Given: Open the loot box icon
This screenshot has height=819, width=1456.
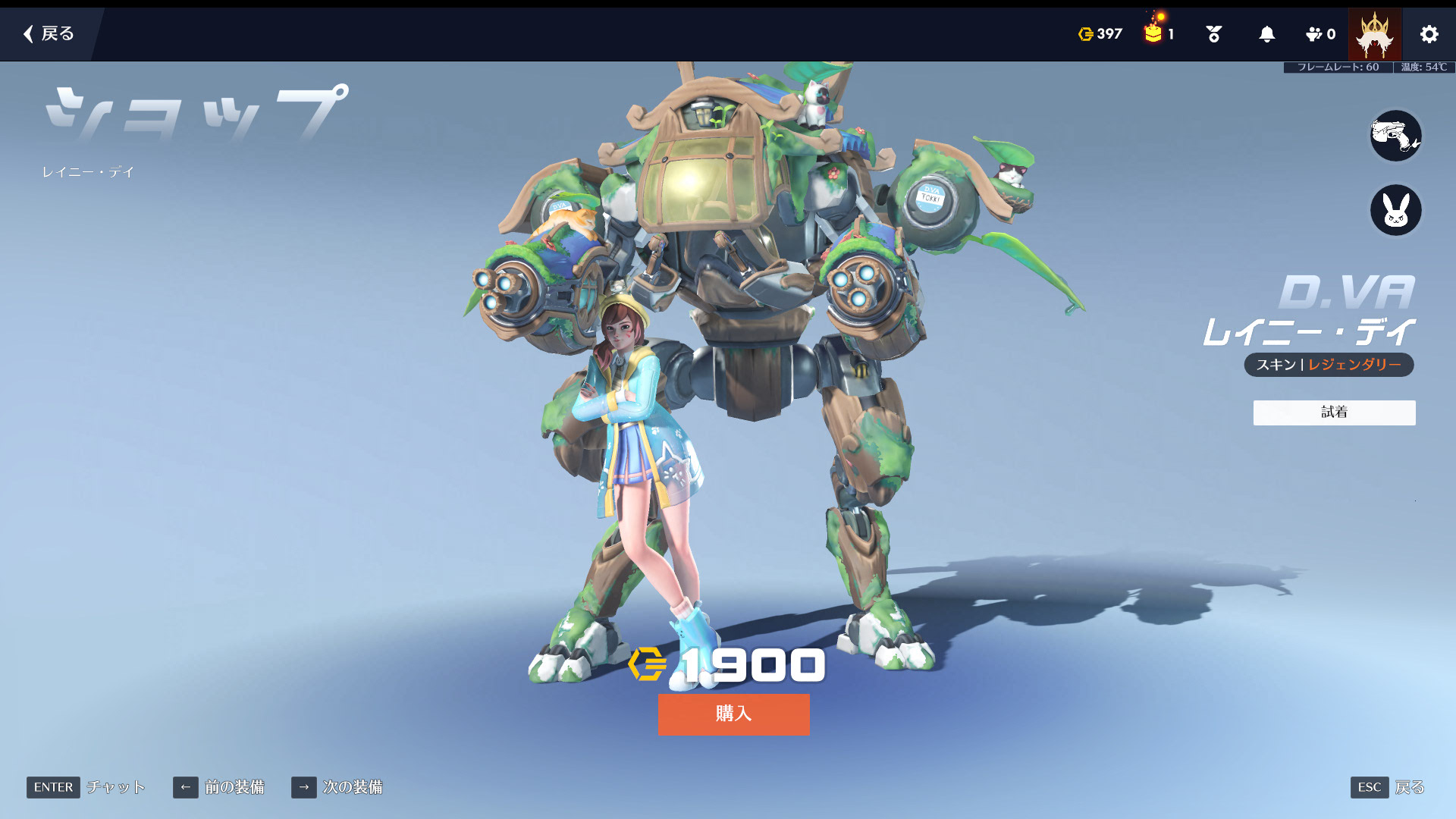Looking at the screenshot, I should pyautogui.click(x=1158, y=33).
